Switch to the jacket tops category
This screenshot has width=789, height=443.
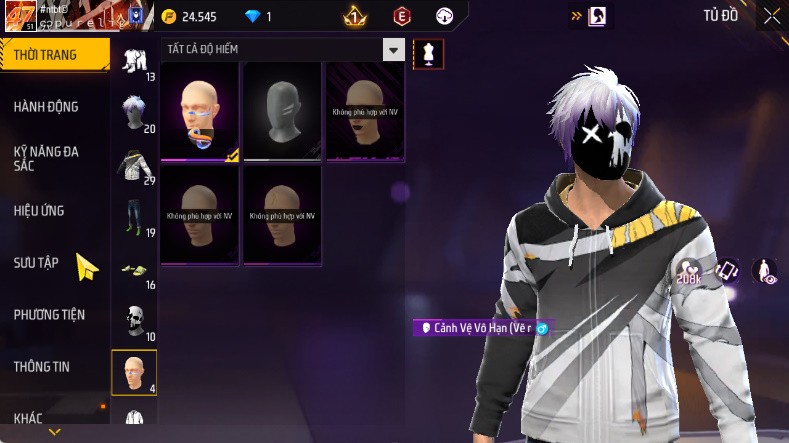[x=133, y=166]
